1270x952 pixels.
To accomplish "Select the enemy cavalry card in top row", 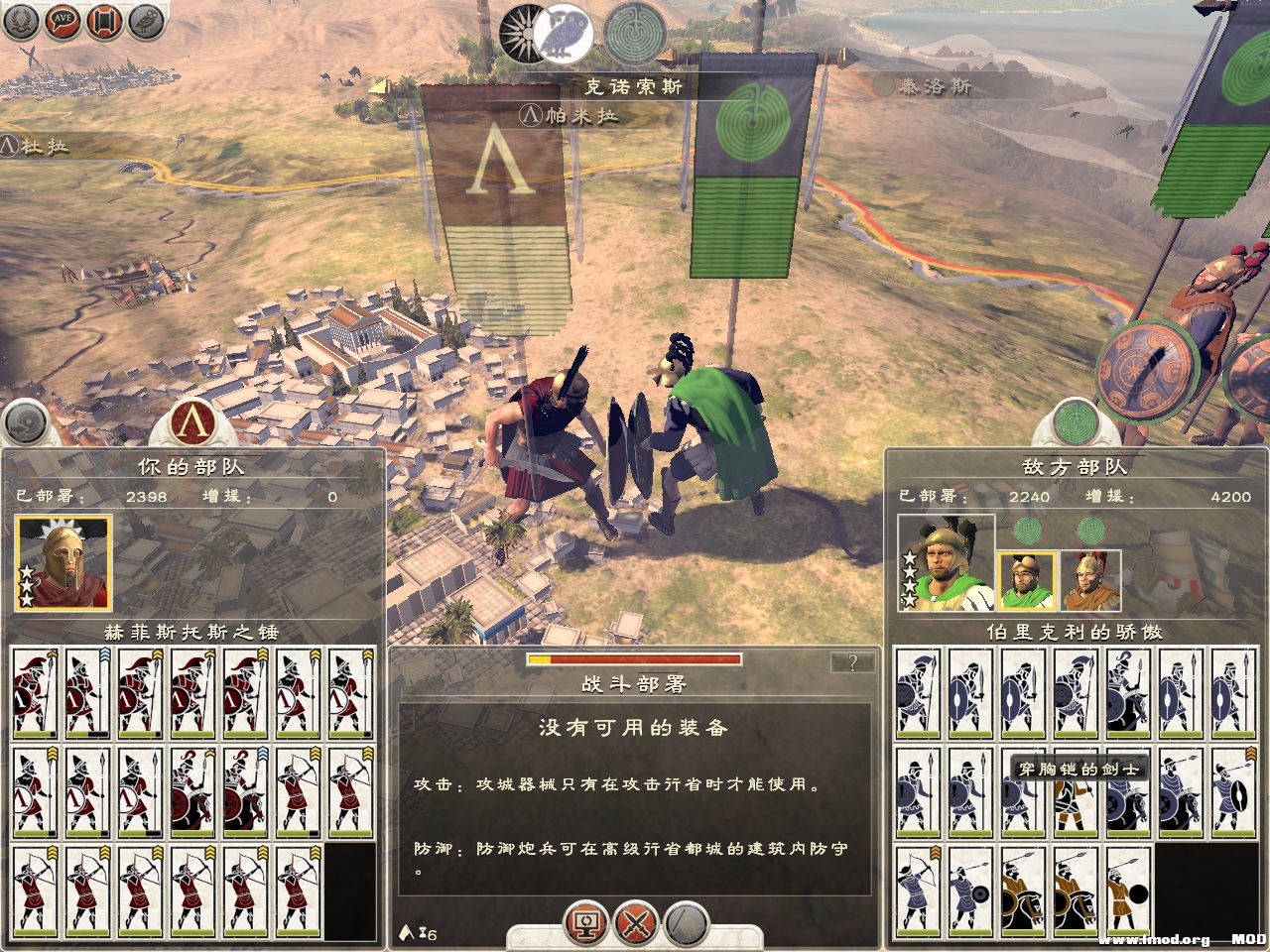I will coord(1130,691).
